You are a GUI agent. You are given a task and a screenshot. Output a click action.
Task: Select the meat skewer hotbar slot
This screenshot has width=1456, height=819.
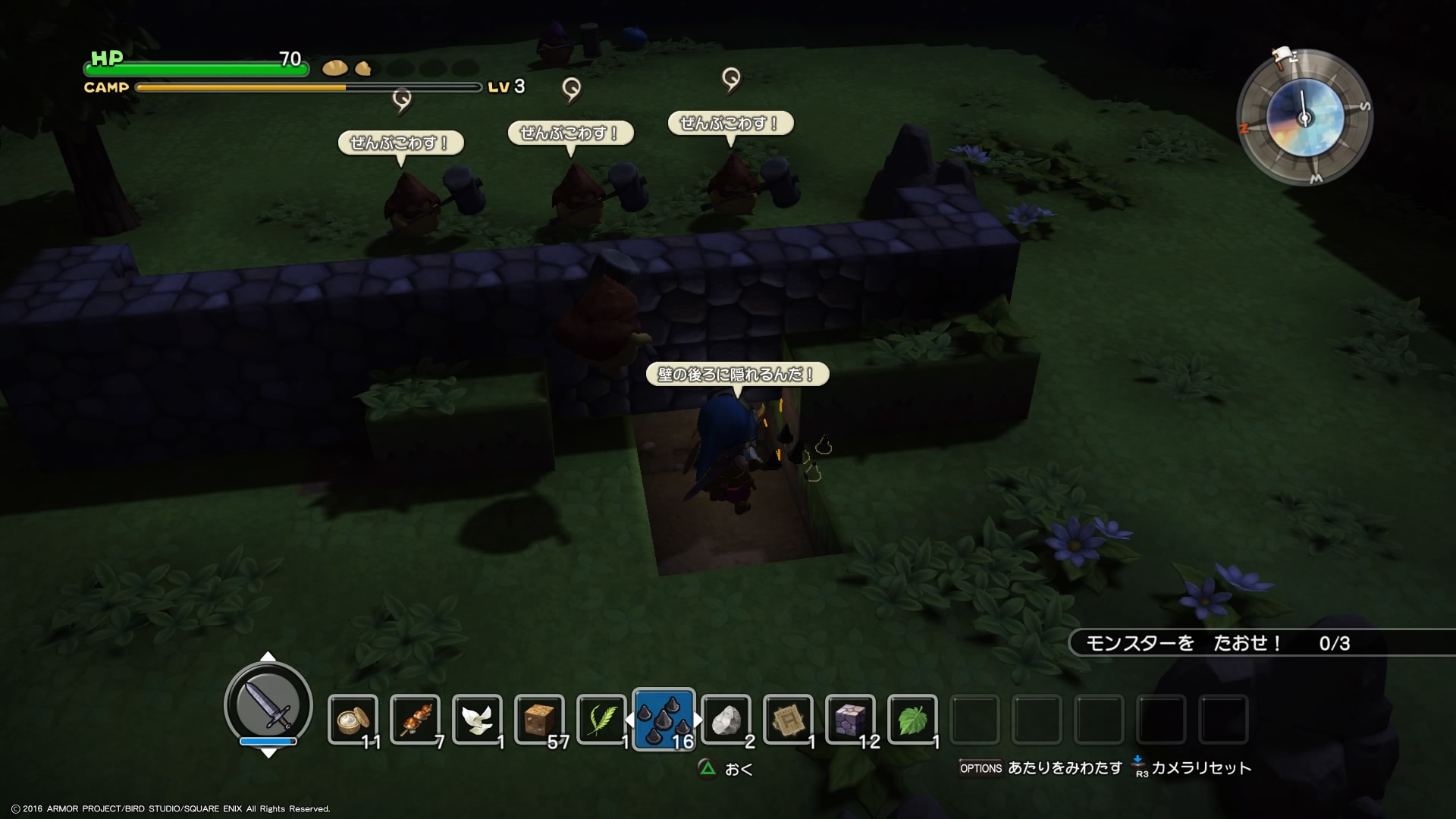point(415,719)
